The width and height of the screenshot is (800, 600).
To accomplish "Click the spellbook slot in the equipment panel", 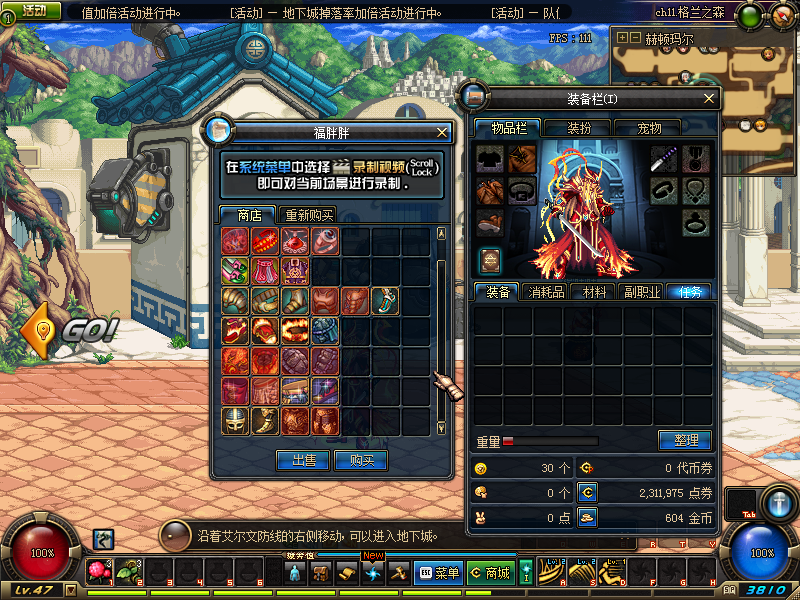I will pyautogui.click(x=490, y=260).
